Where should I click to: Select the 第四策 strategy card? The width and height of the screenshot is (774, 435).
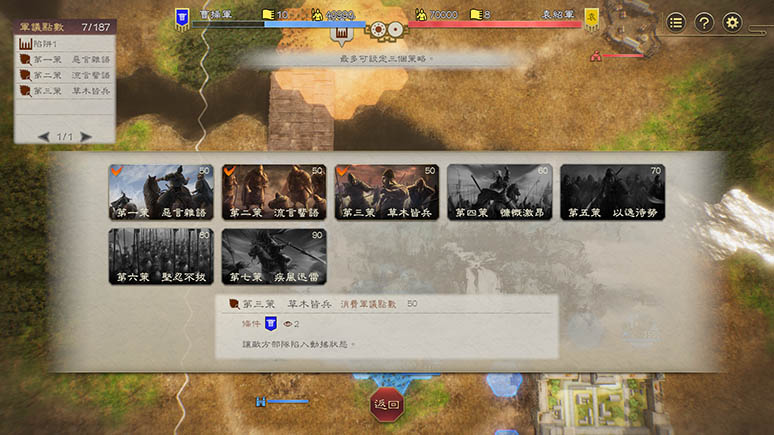[500, 192]
